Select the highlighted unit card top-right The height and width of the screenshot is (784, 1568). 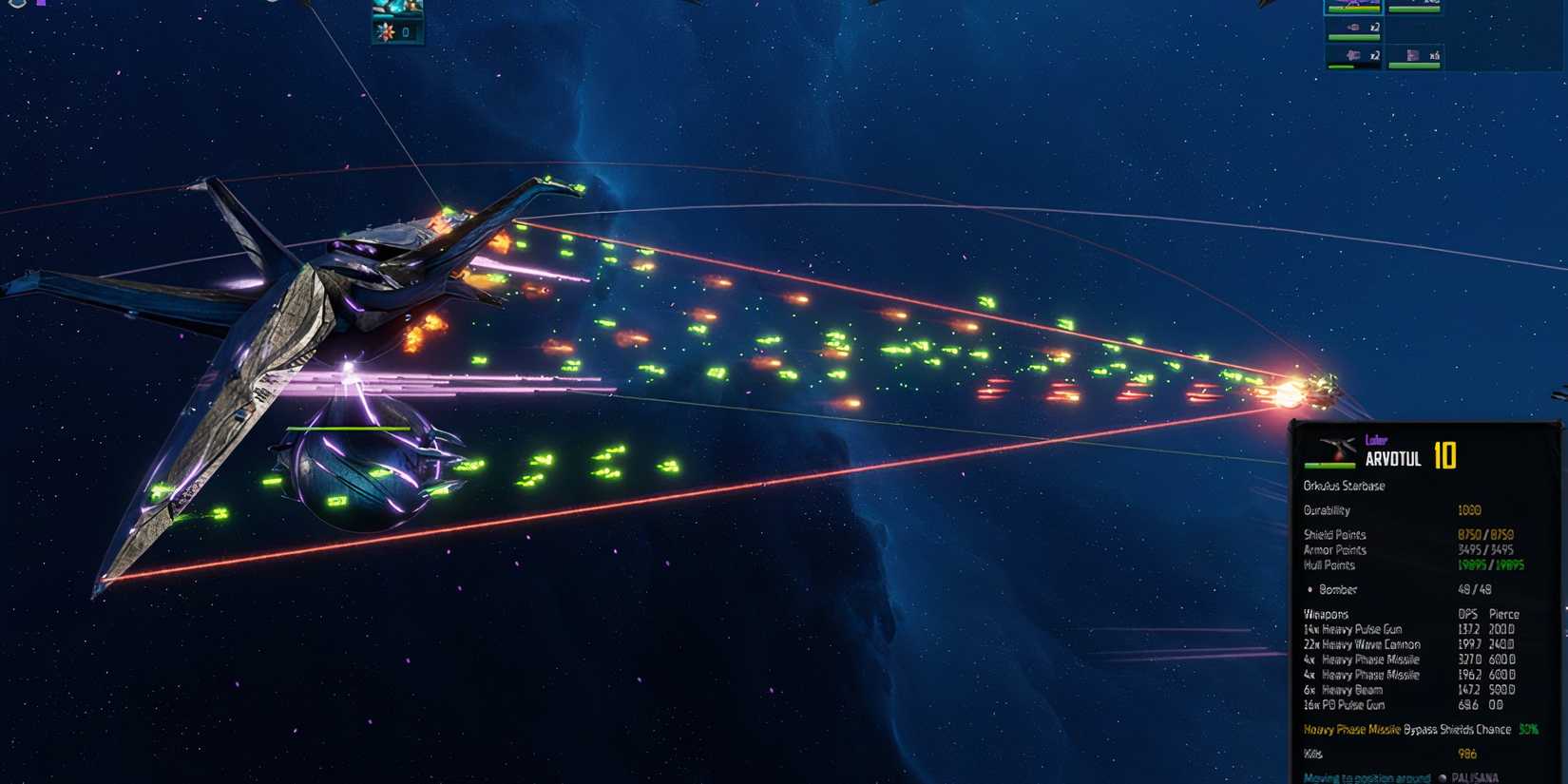tap(1354, 8)
